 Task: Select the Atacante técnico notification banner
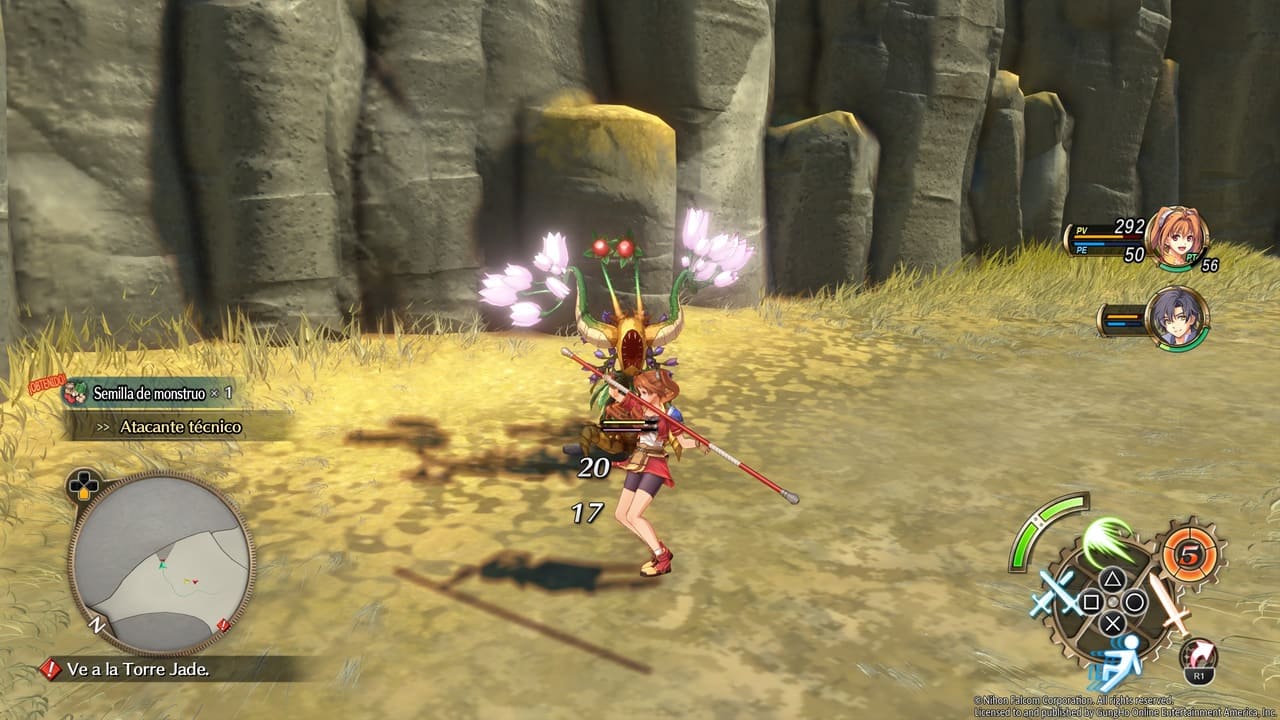(x=180, y=427)
